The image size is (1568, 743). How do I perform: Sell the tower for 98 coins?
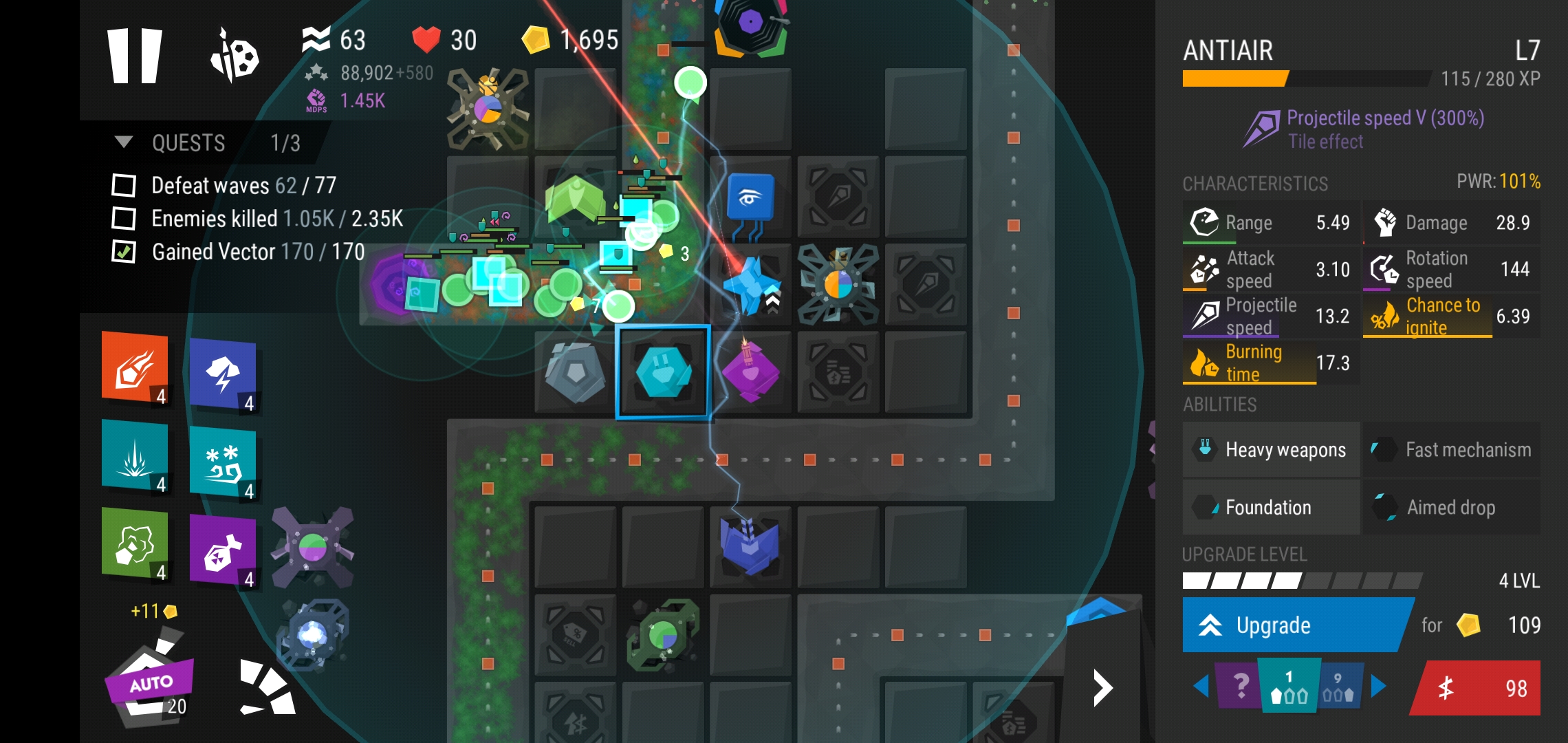point(1477,688)
